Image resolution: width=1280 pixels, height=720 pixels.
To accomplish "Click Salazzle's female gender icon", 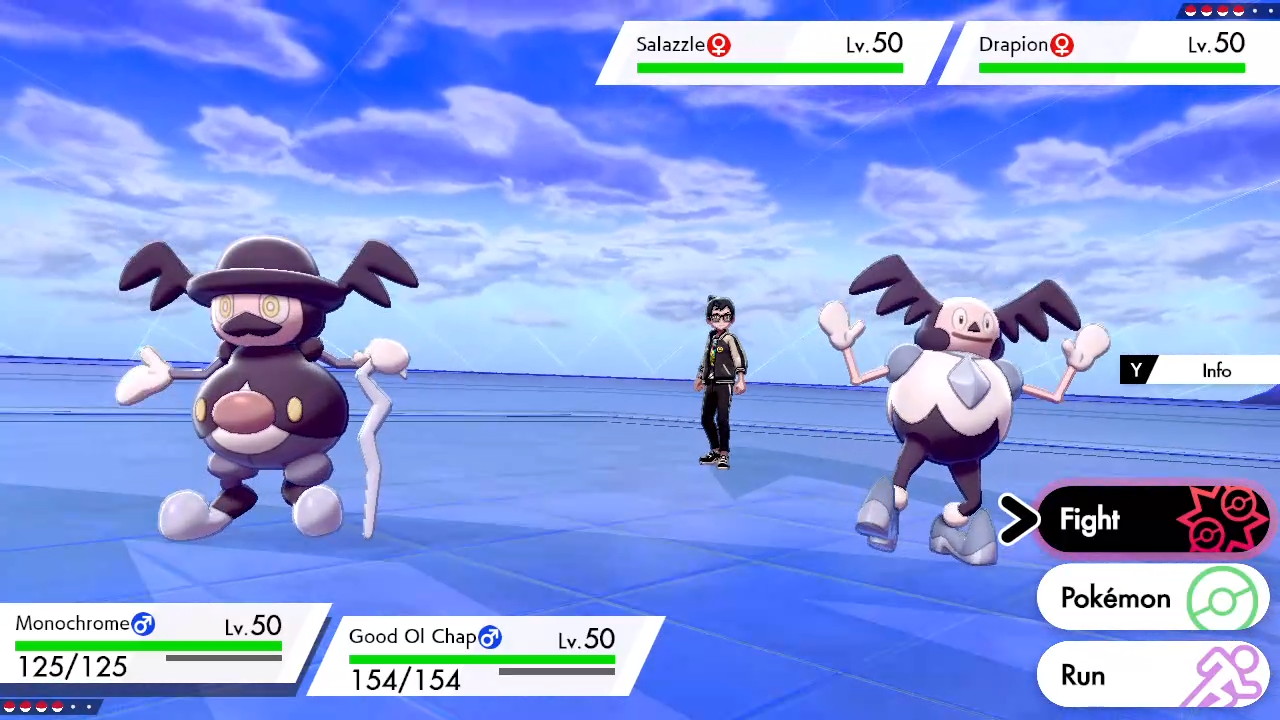I will click(x=719, y=45).
